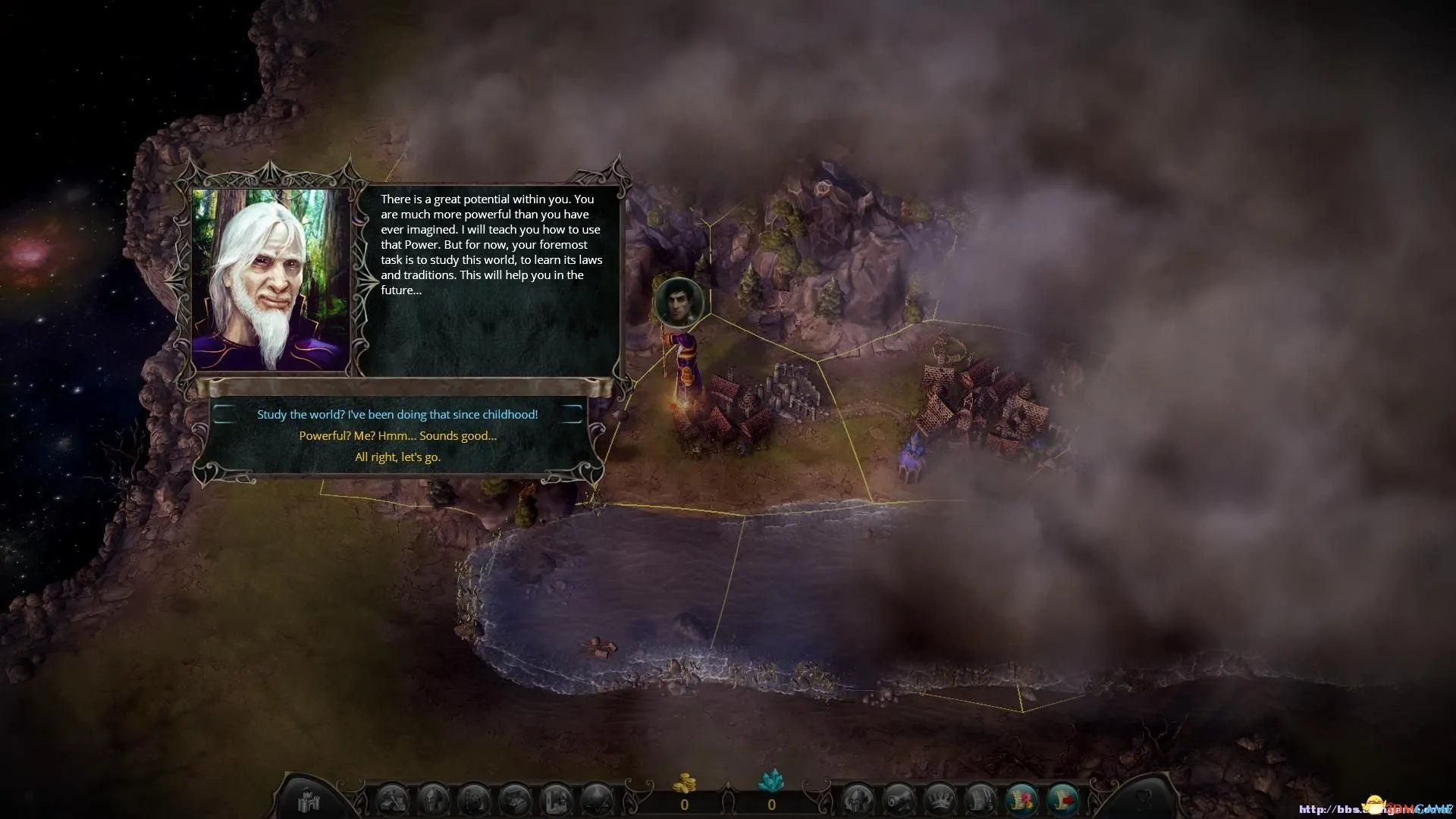
Task: Open the knight helmet toolbar icon
Action: pyautogui.click(x=858, y=801)
